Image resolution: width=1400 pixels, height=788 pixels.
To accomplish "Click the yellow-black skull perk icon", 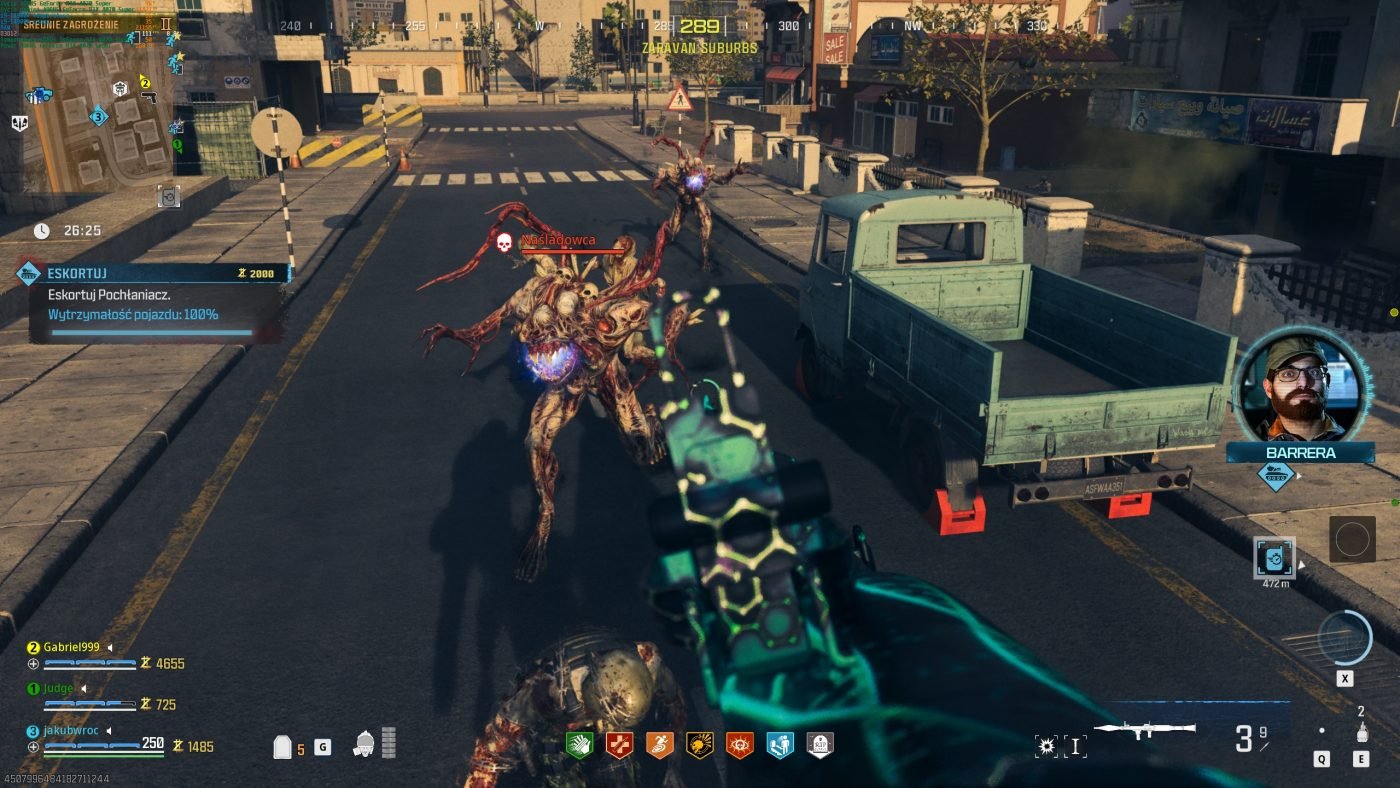I will point(699,744).
